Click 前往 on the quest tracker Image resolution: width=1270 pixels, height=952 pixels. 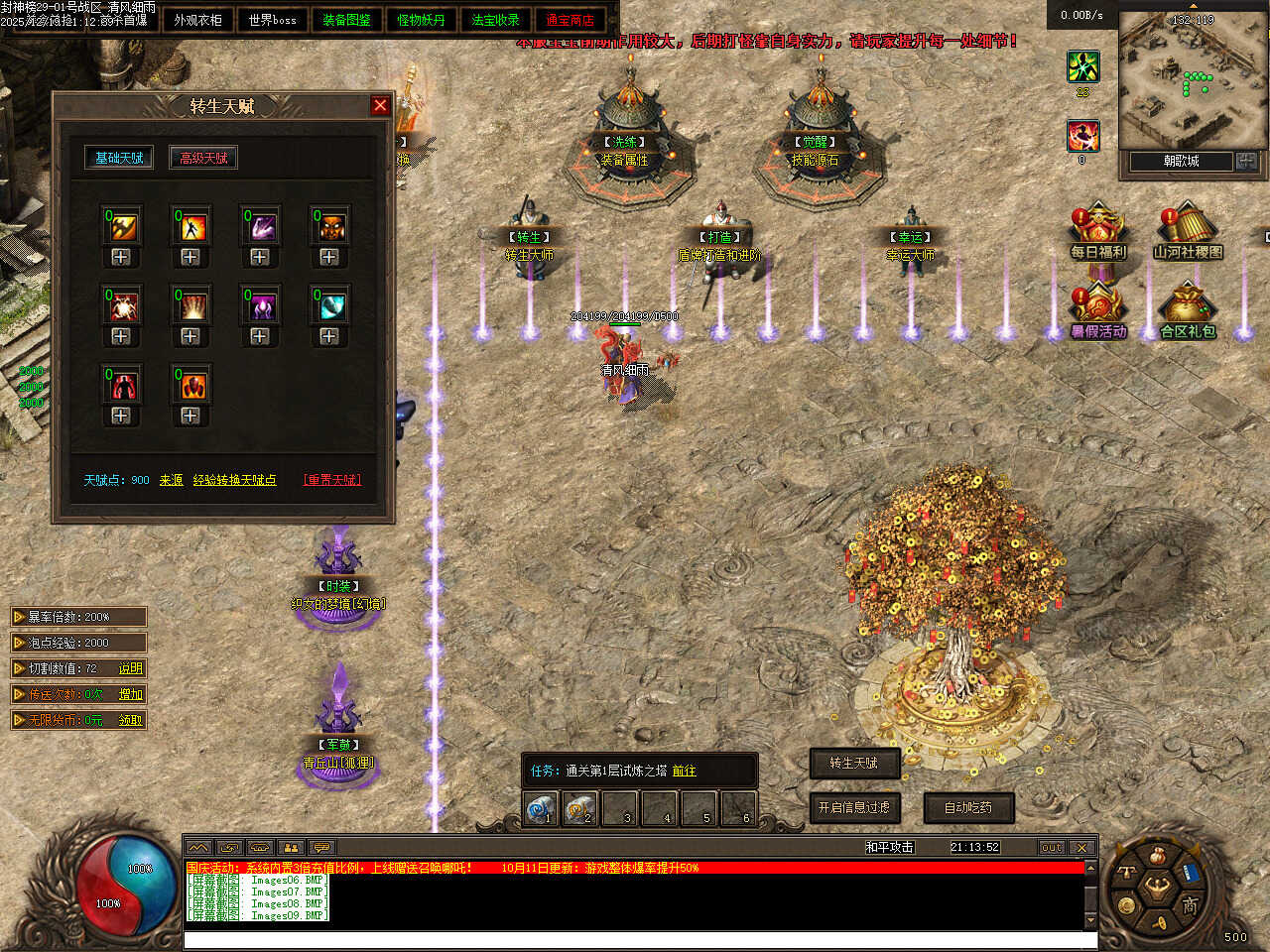(685, 771)
